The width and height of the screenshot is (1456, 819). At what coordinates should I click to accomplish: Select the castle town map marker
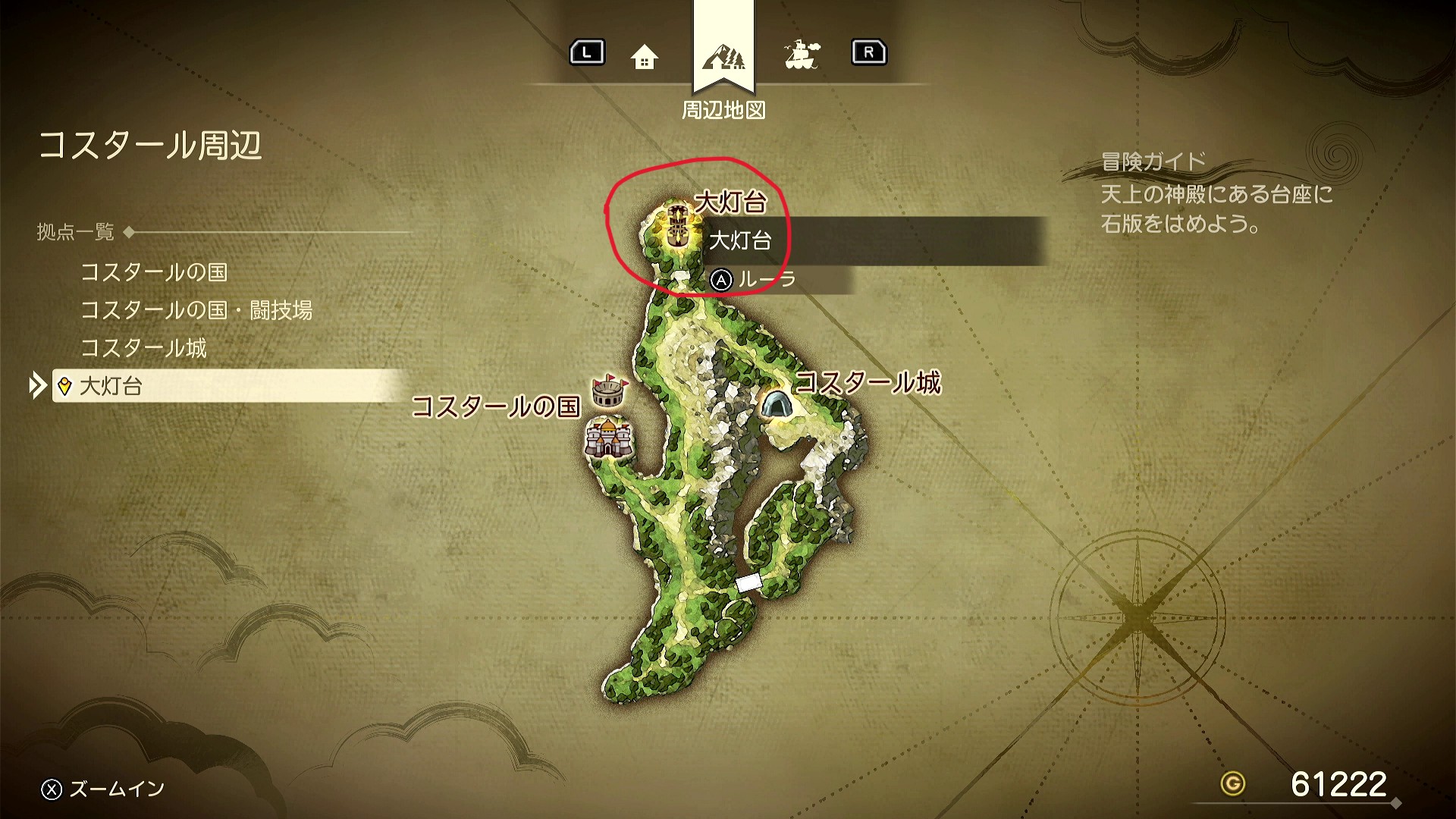(x=607, y=438)
